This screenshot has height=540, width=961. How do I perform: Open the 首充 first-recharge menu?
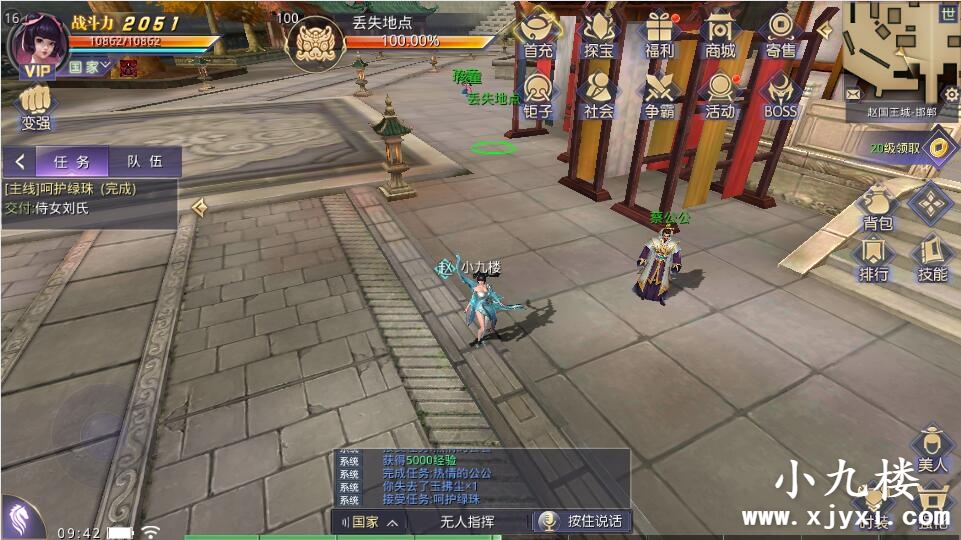tap(538, 34)
